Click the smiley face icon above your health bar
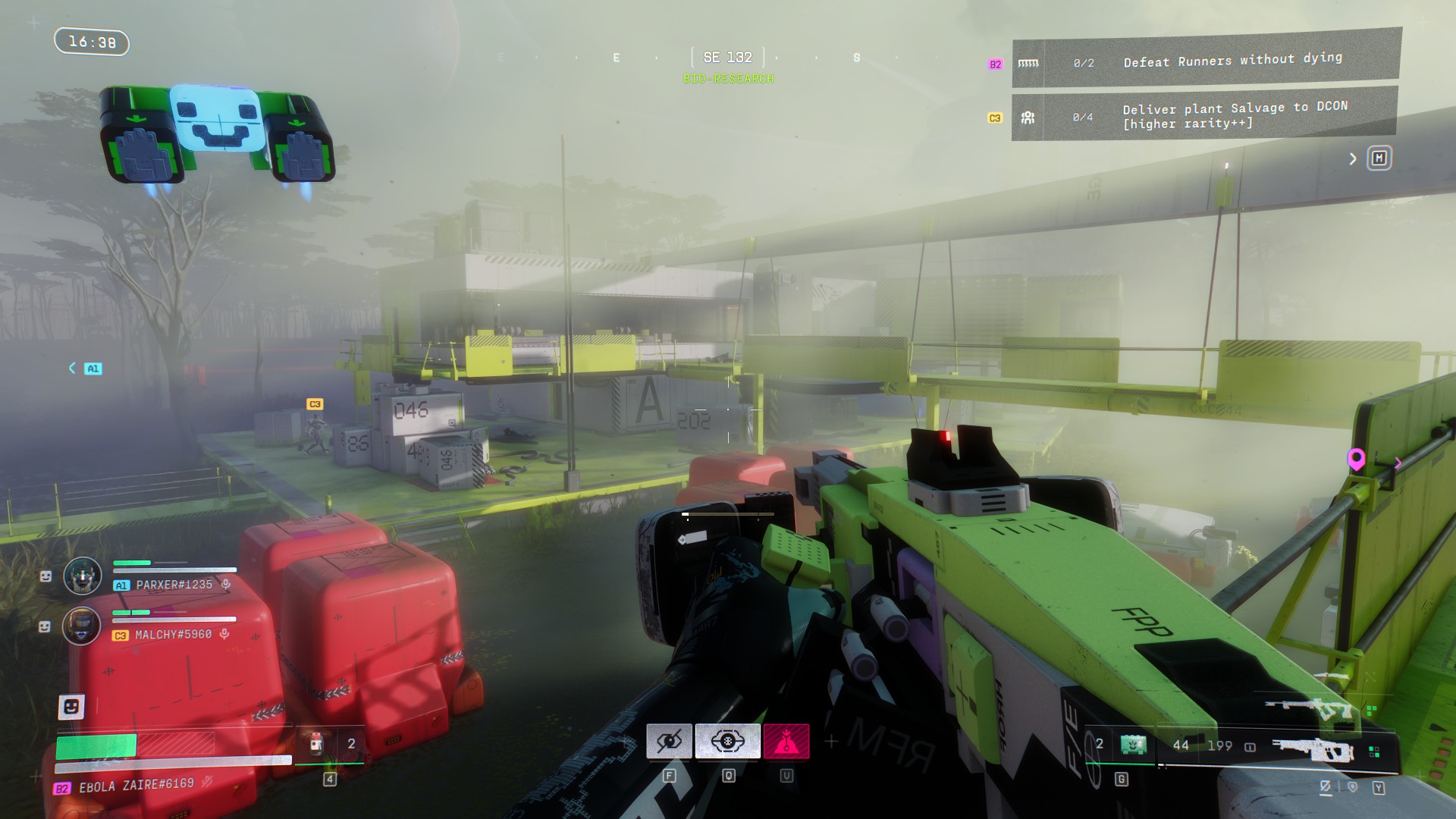 tap(71, 707)
